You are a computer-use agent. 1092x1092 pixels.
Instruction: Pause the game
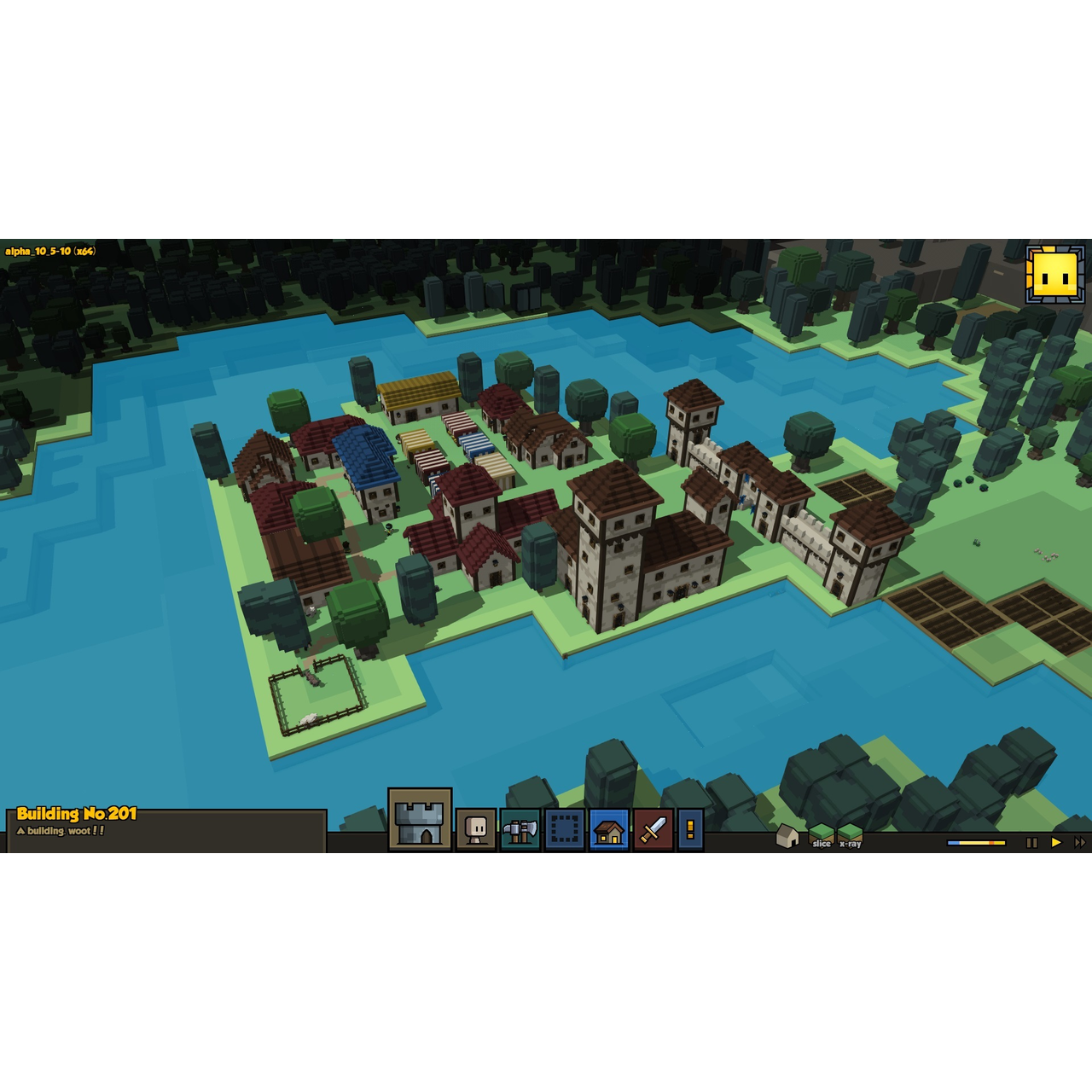(x=1031, y=842)
